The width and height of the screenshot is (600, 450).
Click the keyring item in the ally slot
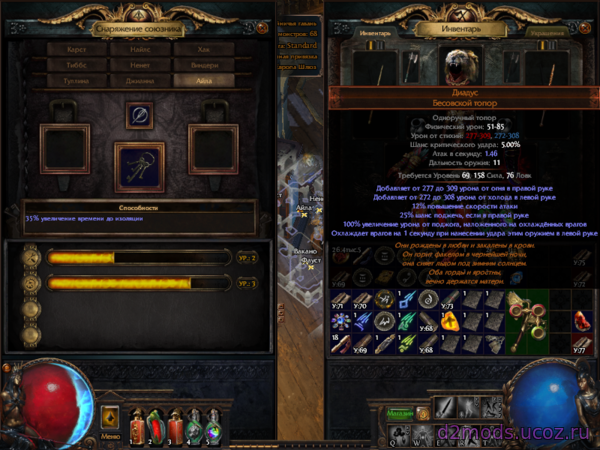tap(139, 167)
